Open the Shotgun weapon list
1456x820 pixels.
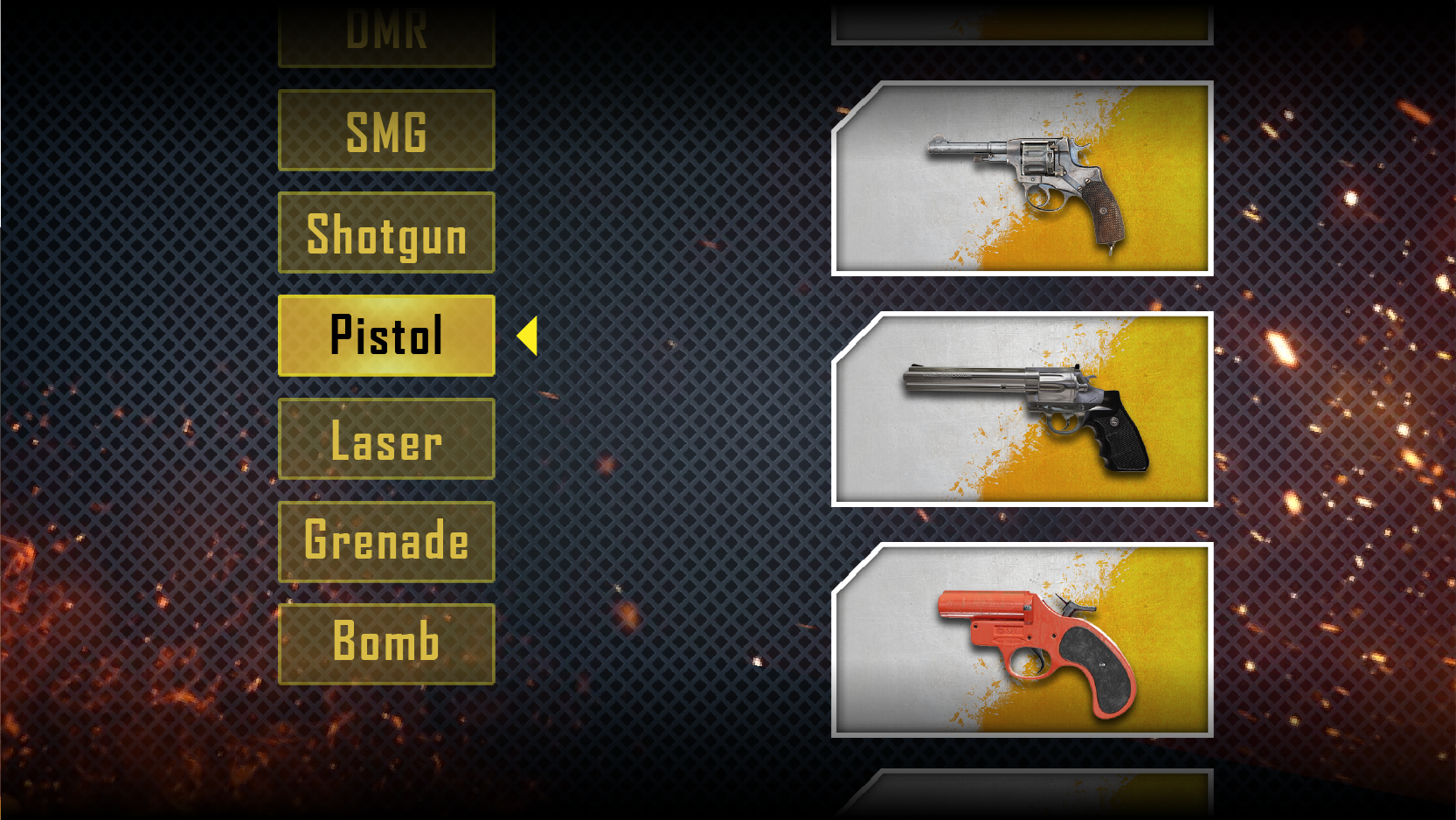386,233
